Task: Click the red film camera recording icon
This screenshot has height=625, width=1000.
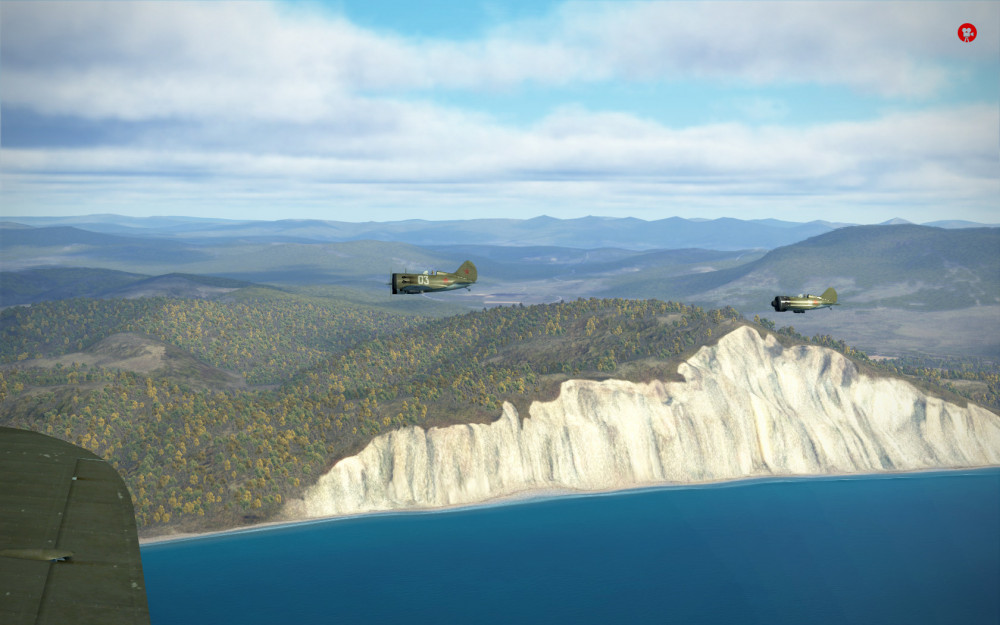Action: coord(967,33)
